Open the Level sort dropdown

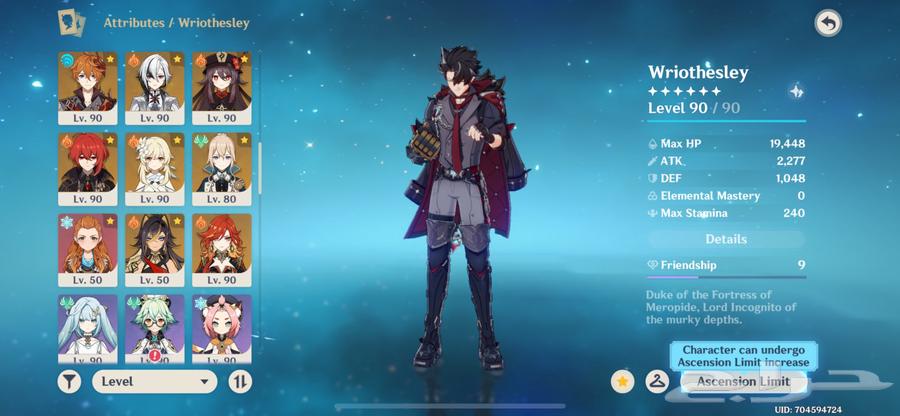tap(155, 381)
